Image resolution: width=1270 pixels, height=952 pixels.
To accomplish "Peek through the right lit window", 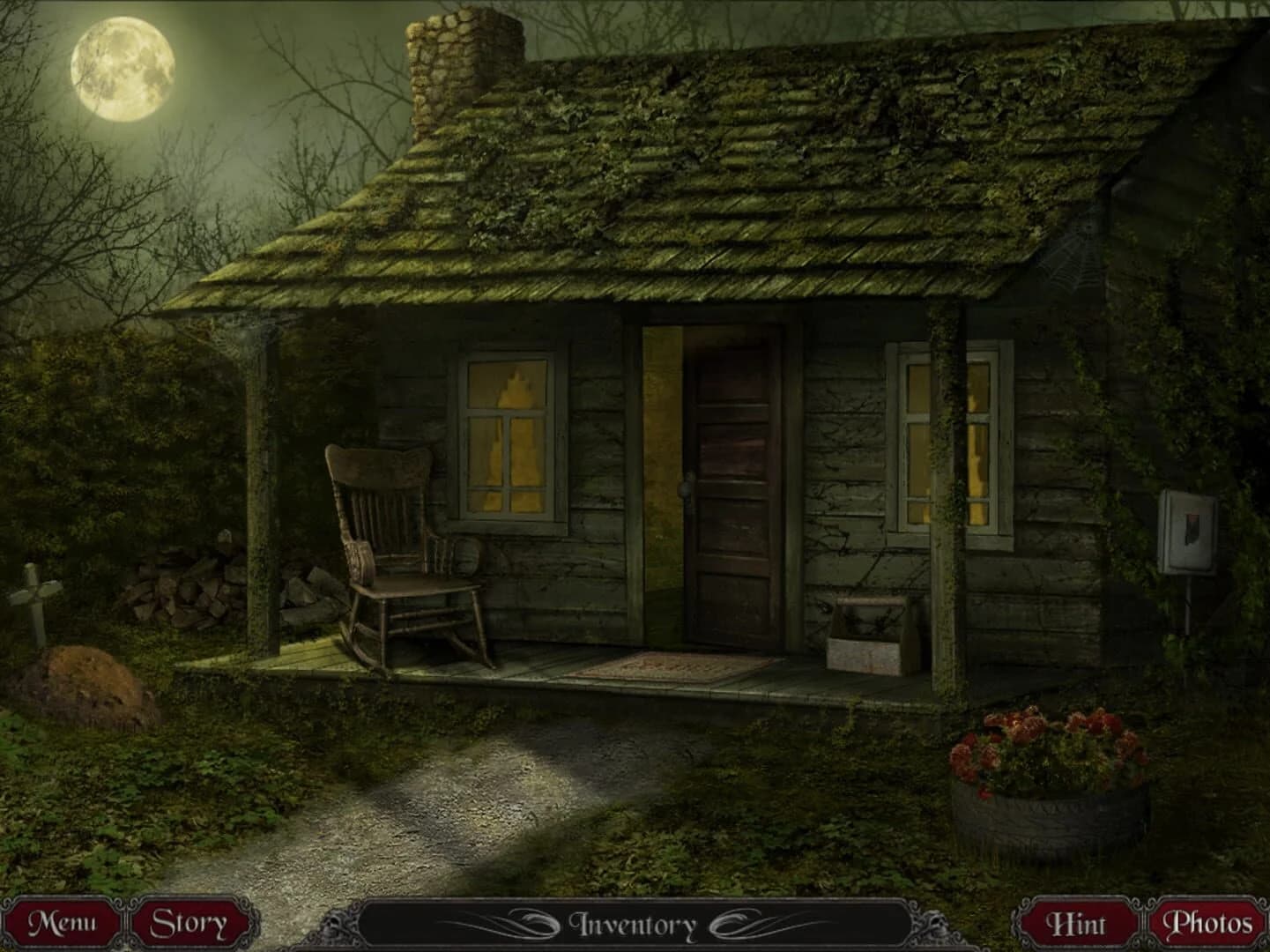I will coord(947,432).
